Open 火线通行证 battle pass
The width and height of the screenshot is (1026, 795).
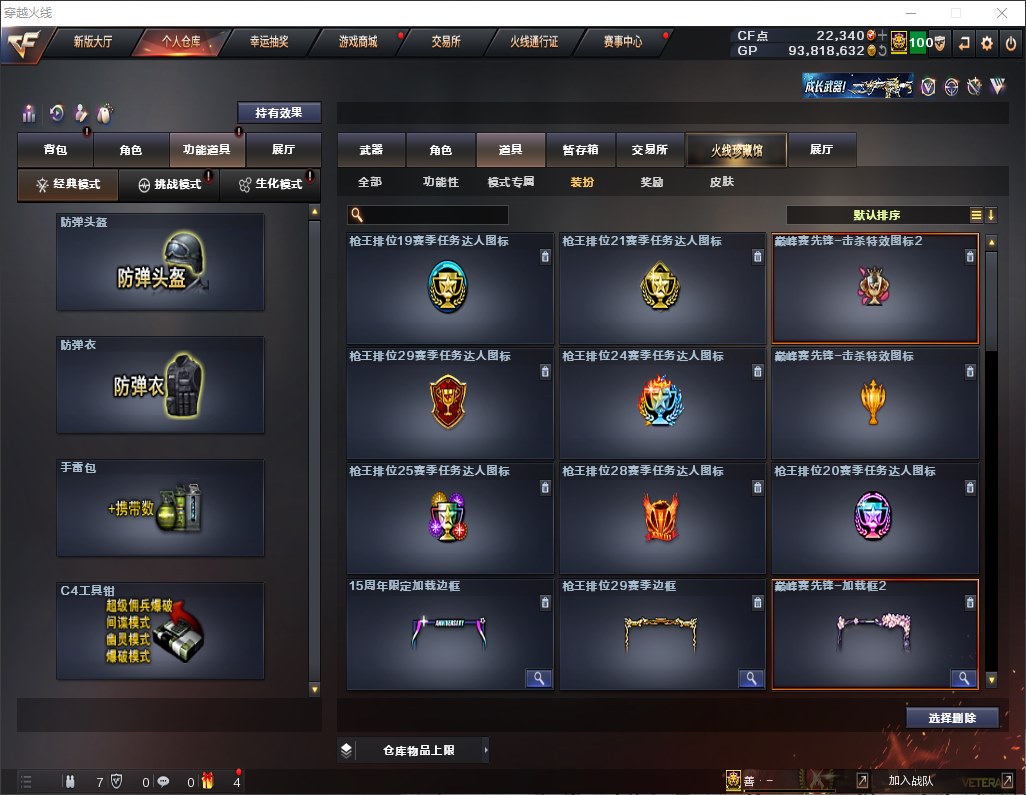coord(534,42)
